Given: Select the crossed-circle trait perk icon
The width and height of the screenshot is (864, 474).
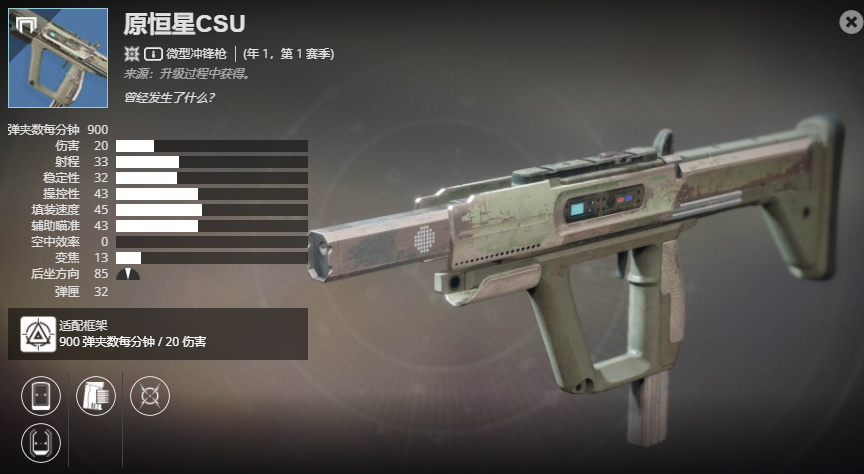Looking at the screenshot, I should pyautogui.click(x=150, y=395).
